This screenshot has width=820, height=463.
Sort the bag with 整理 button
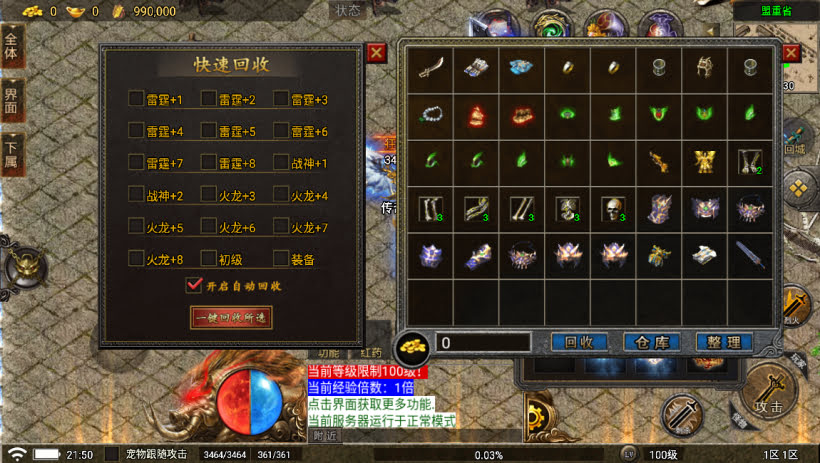723,342
